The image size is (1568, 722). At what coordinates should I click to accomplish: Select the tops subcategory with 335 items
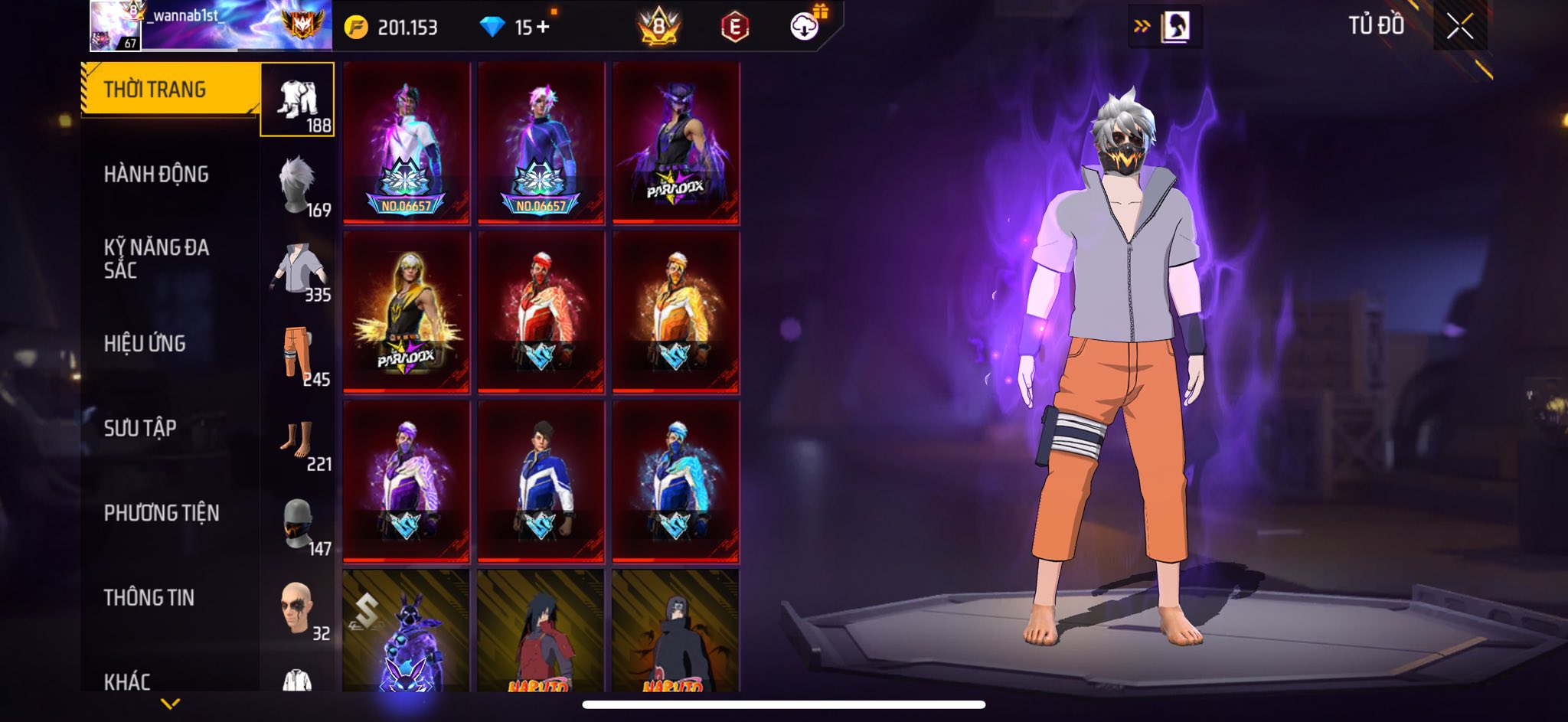298,270
